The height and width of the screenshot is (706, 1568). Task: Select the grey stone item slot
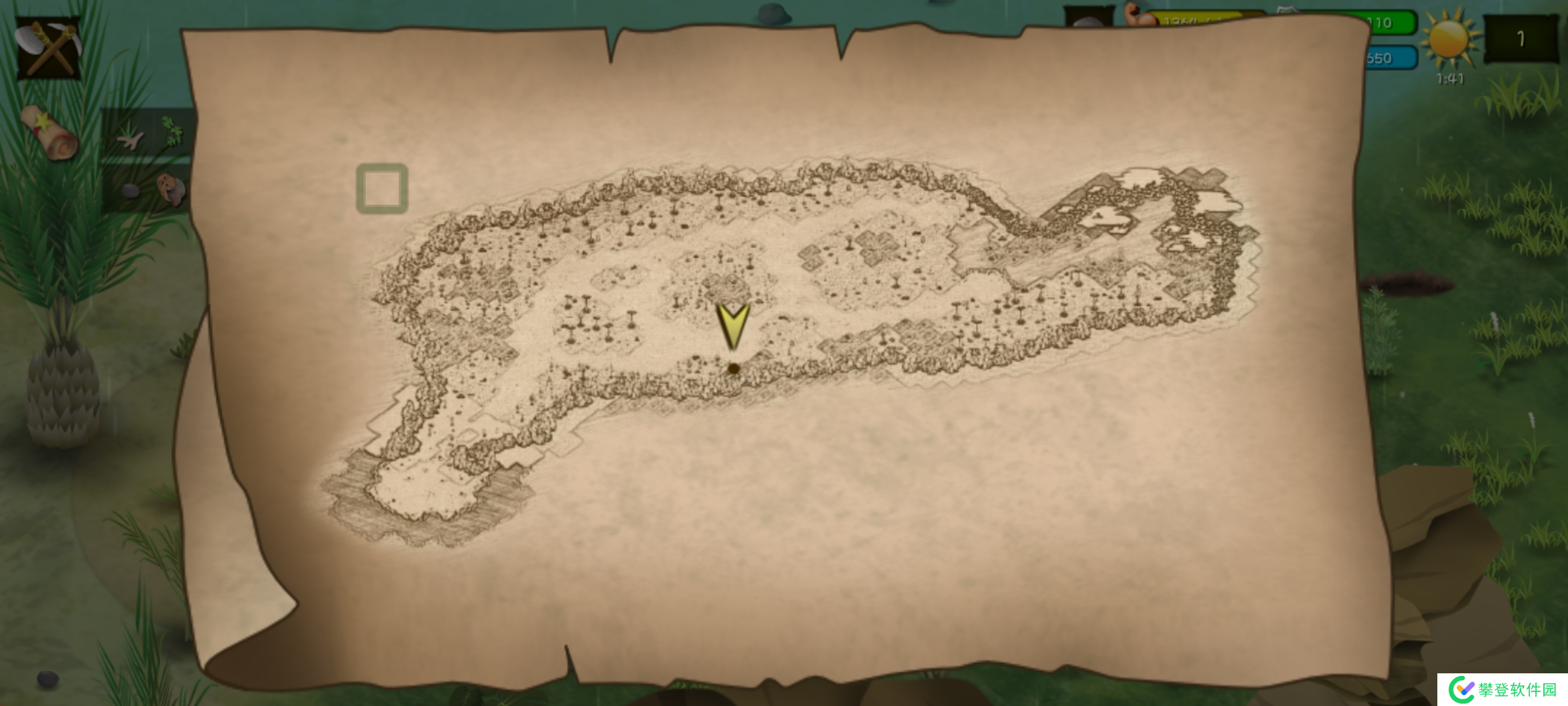click(x=131, y=191)
